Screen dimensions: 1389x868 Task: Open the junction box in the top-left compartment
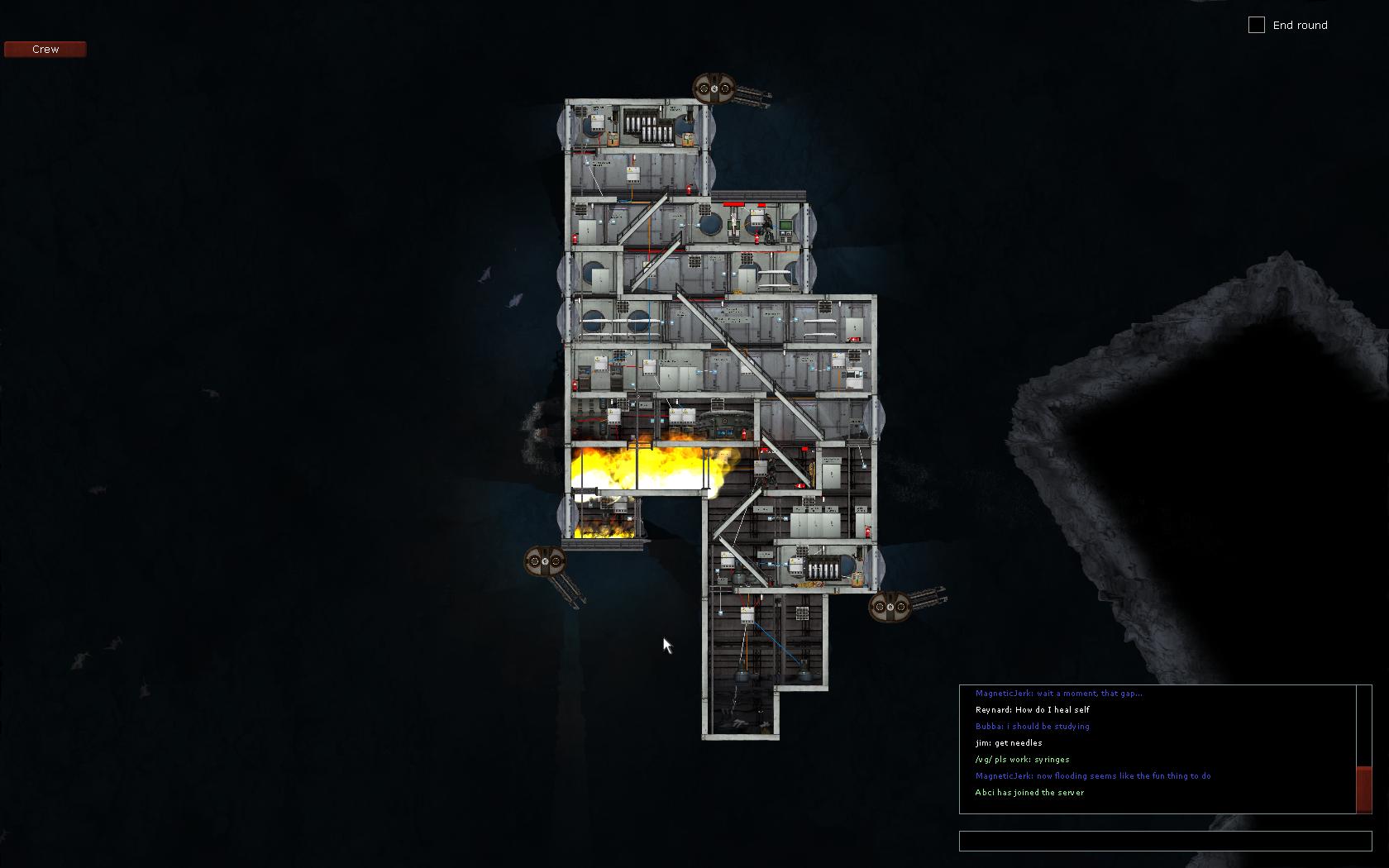tap(596, 123)
